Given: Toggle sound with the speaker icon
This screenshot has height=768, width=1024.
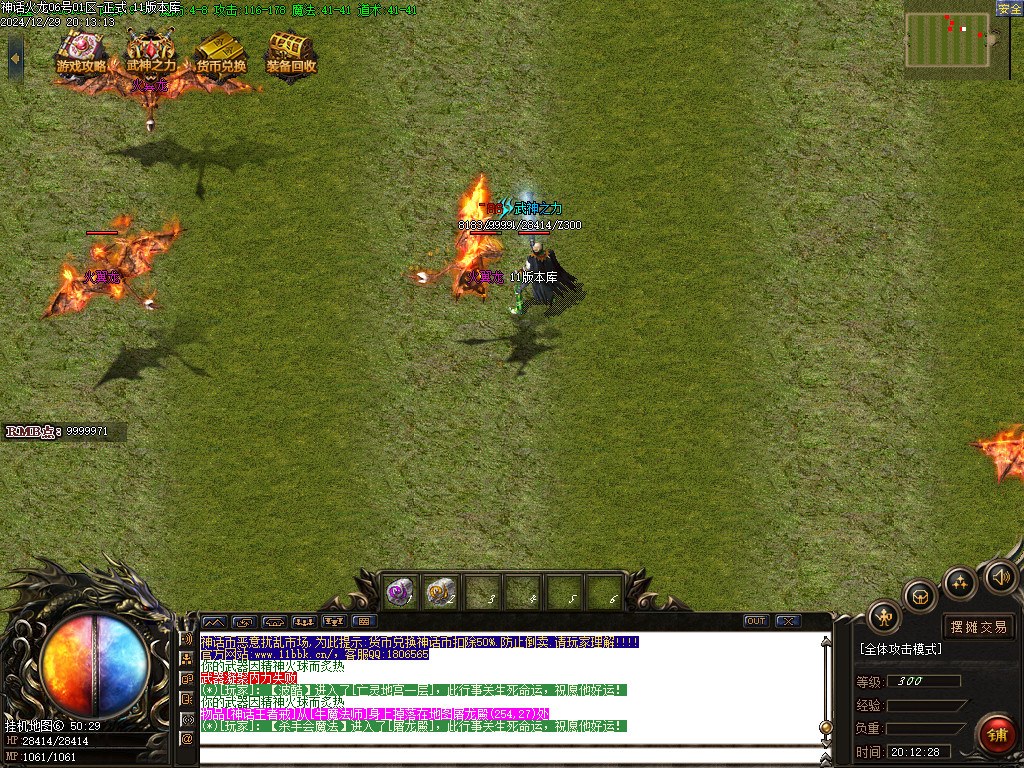Looking at the screenshot, I should 1000,576.
